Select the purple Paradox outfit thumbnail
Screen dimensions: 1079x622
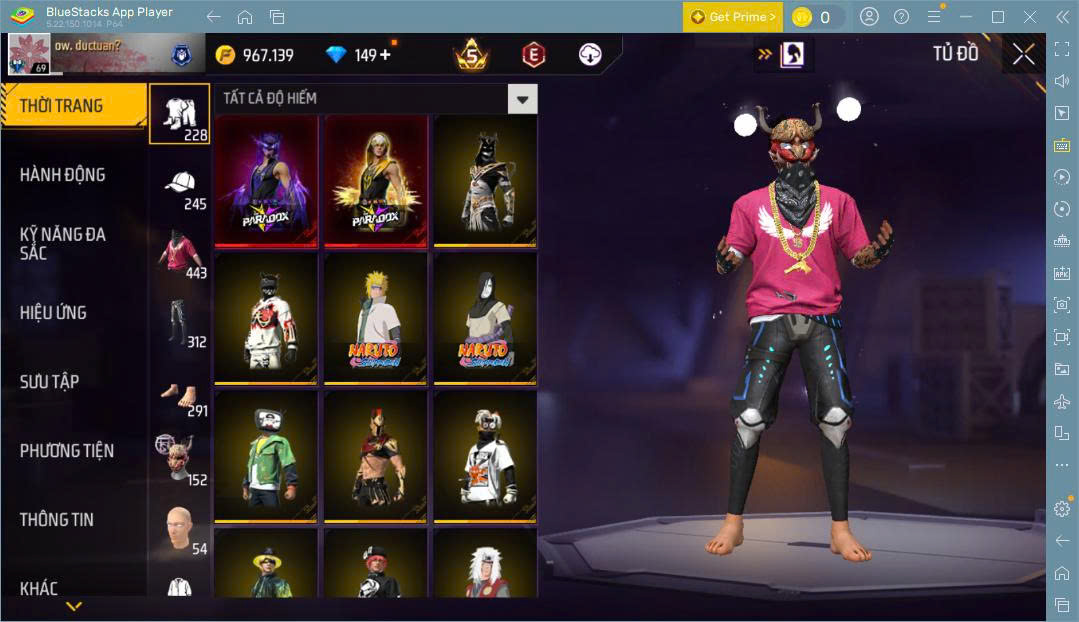266,180
